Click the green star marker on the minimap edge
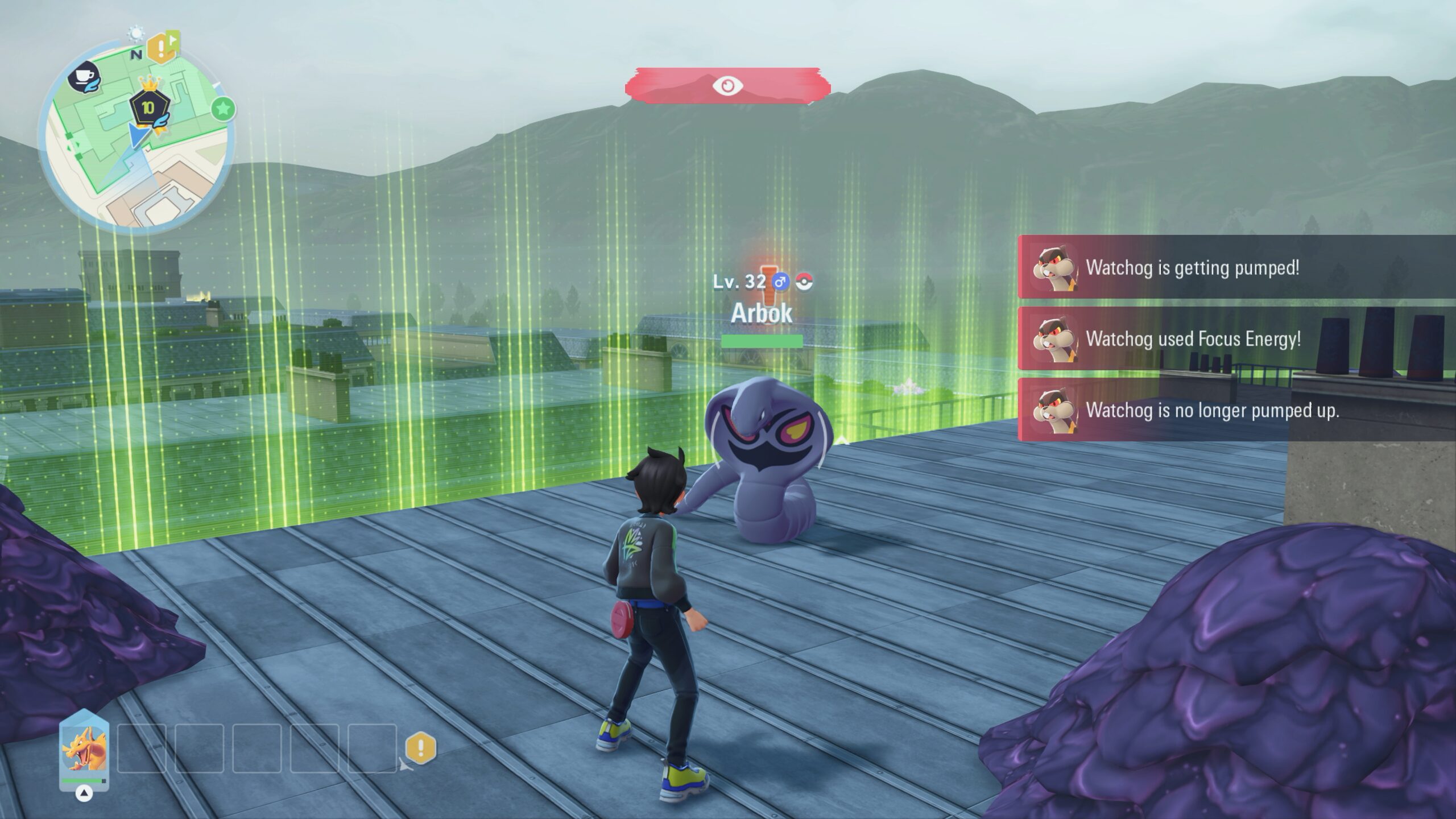The image size is (1456, 819). [x=224, y=108]
